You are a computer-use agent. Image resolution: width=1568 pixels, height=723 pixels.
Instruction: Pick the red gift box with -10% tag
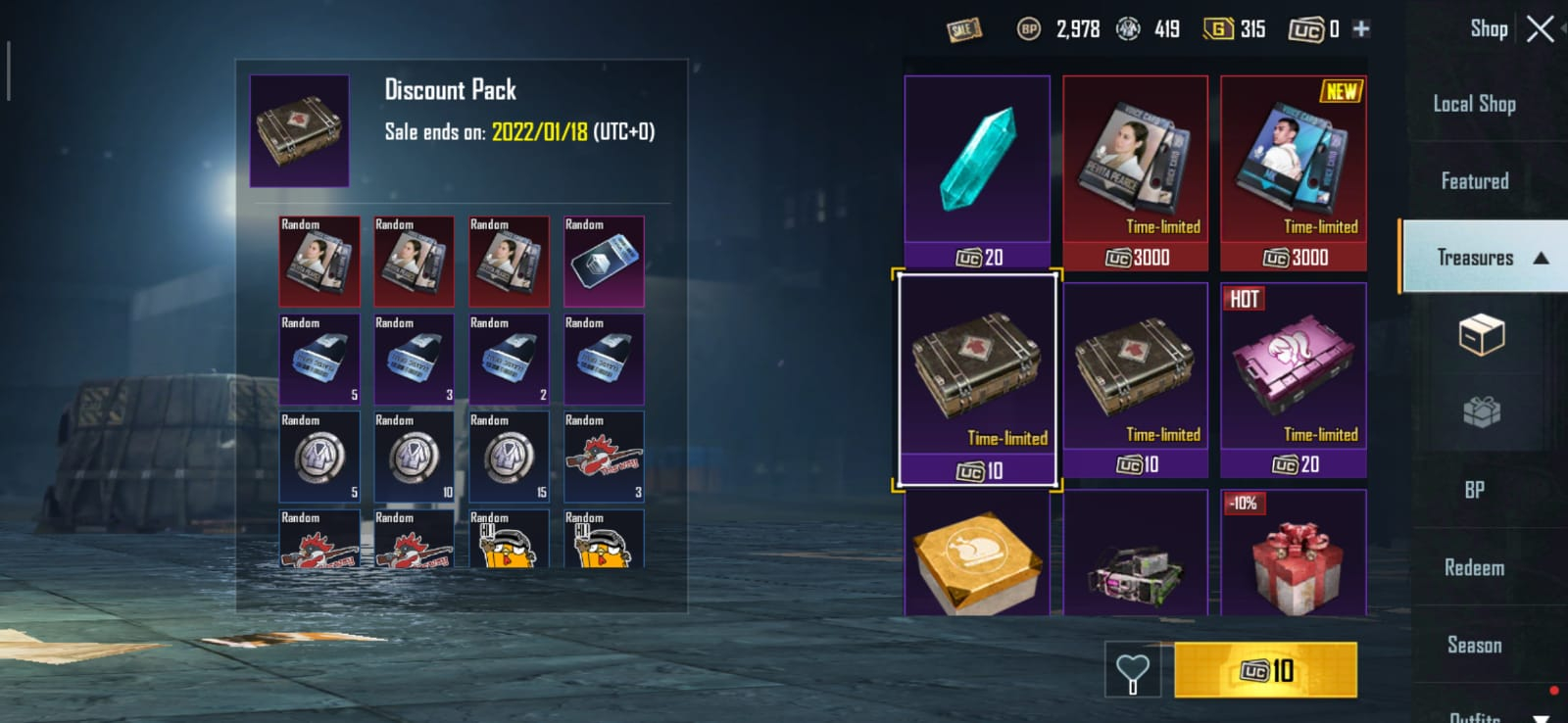[1293, 556]
